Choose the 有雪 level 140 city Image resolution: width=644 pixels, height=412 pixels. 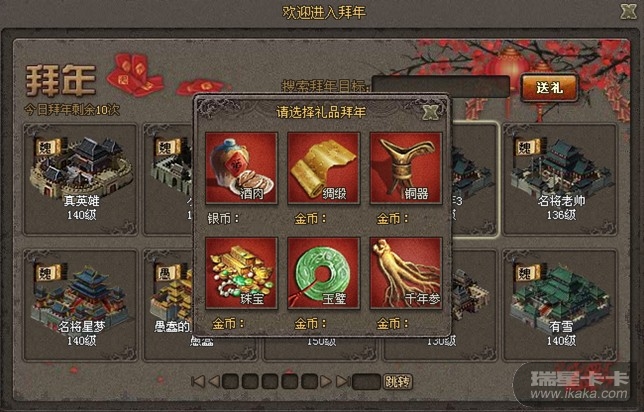pos(559,298)
